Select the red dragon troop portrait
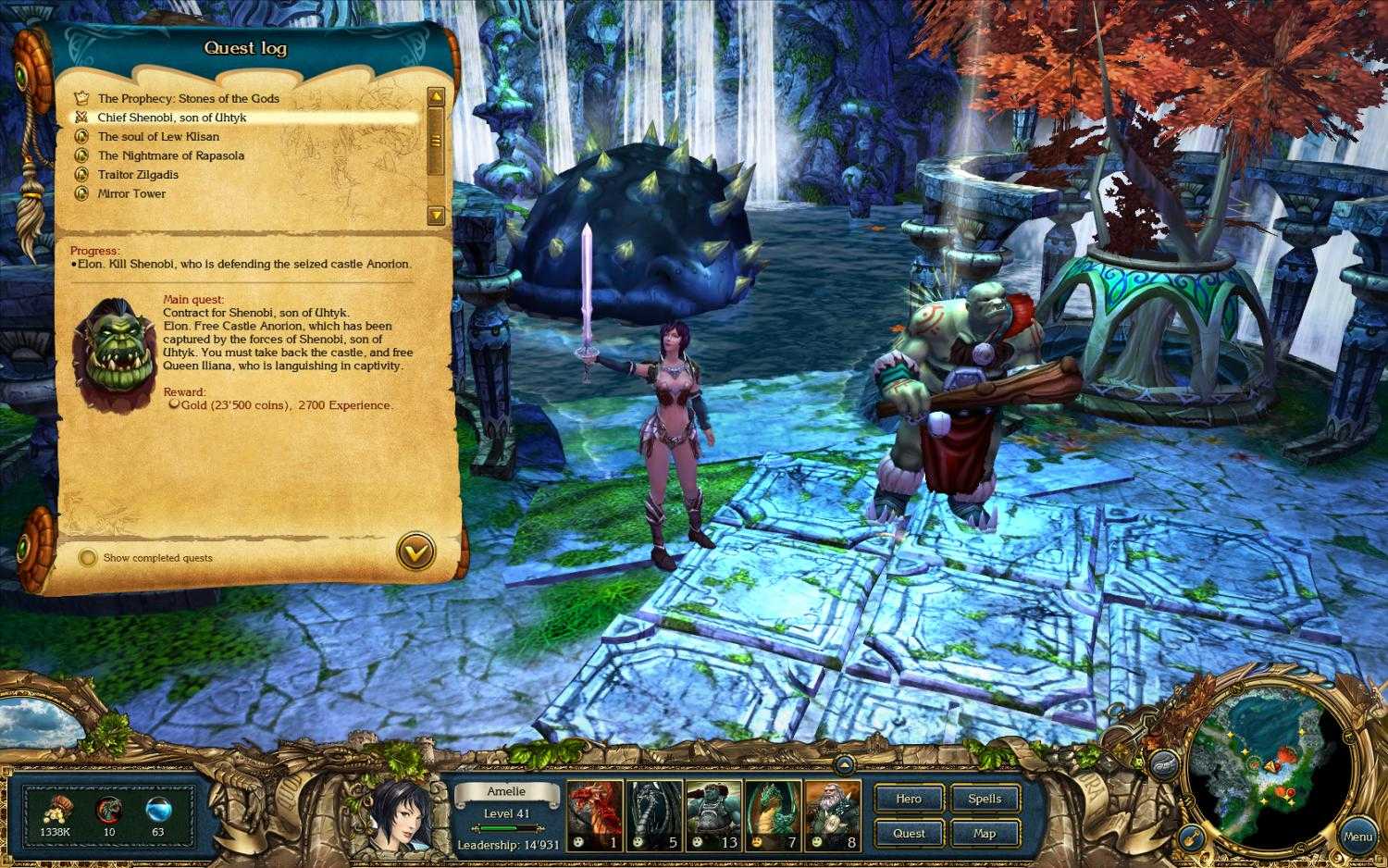The height and width of the screenshot is (868, 1388). 594,815
